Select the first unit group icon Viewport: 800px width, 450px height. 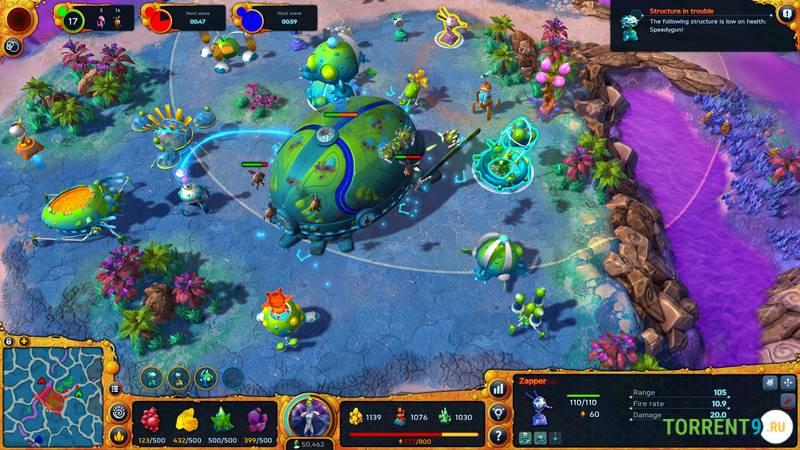click(152, 378)
